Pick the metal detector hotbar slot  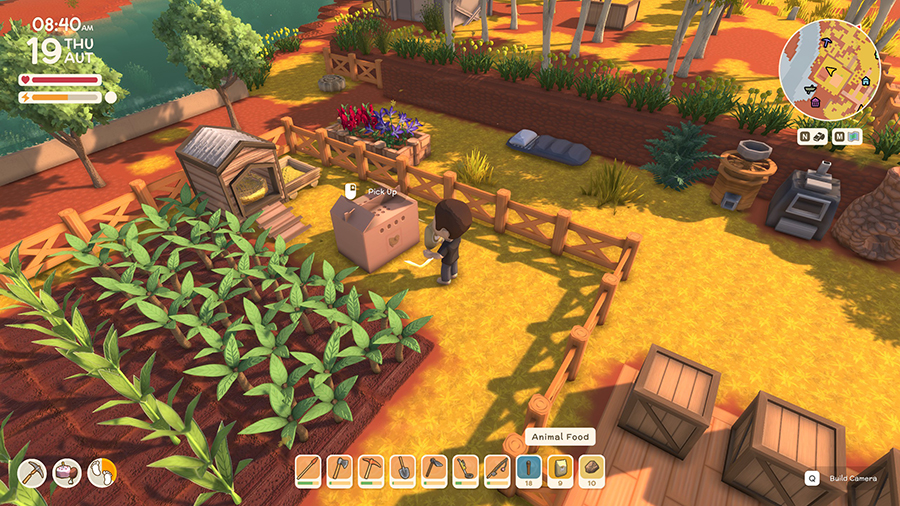[464, 468]
